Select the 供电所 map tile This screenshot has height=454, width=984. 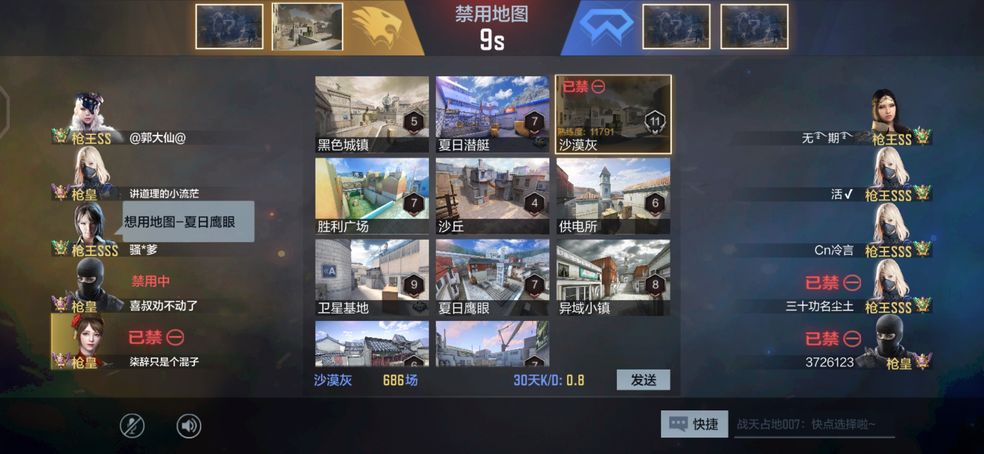tap(613, 194)
